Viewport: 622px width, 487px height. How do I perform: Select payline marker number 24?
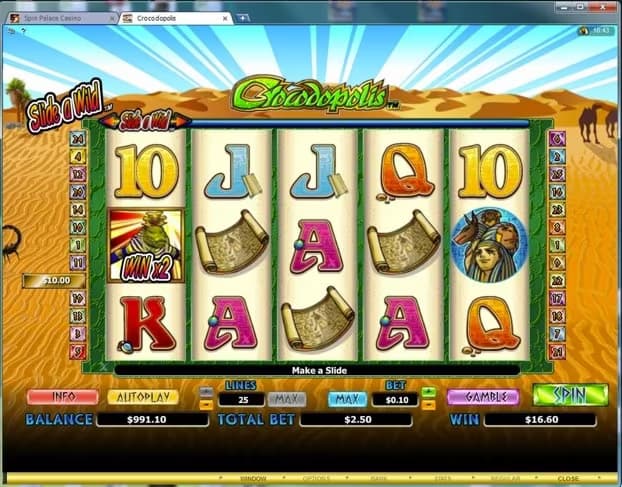[x=76, y=139]
